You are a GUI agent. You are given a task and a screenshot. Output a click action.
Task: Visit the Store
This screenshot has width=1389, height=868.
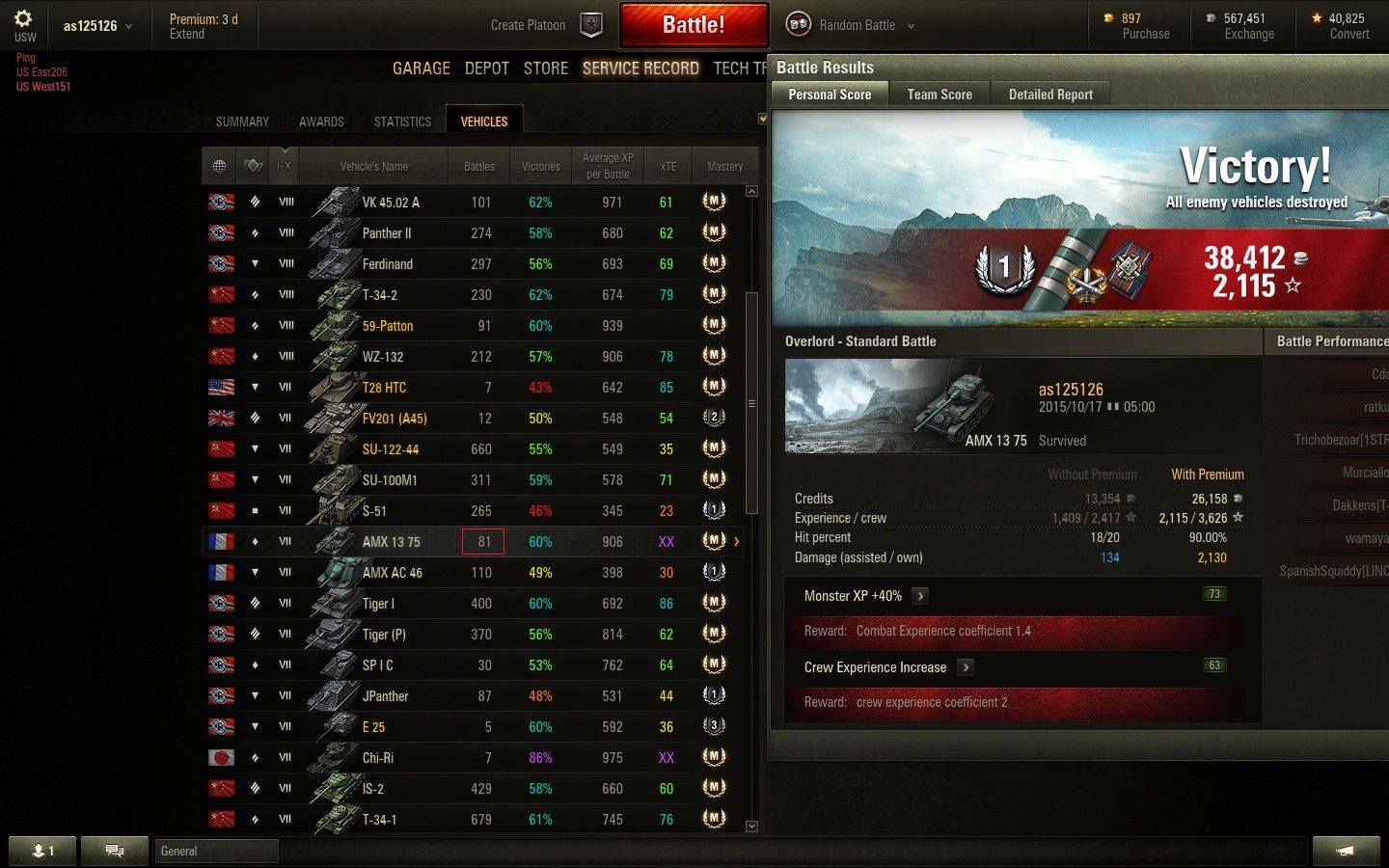tap(545, 68)
